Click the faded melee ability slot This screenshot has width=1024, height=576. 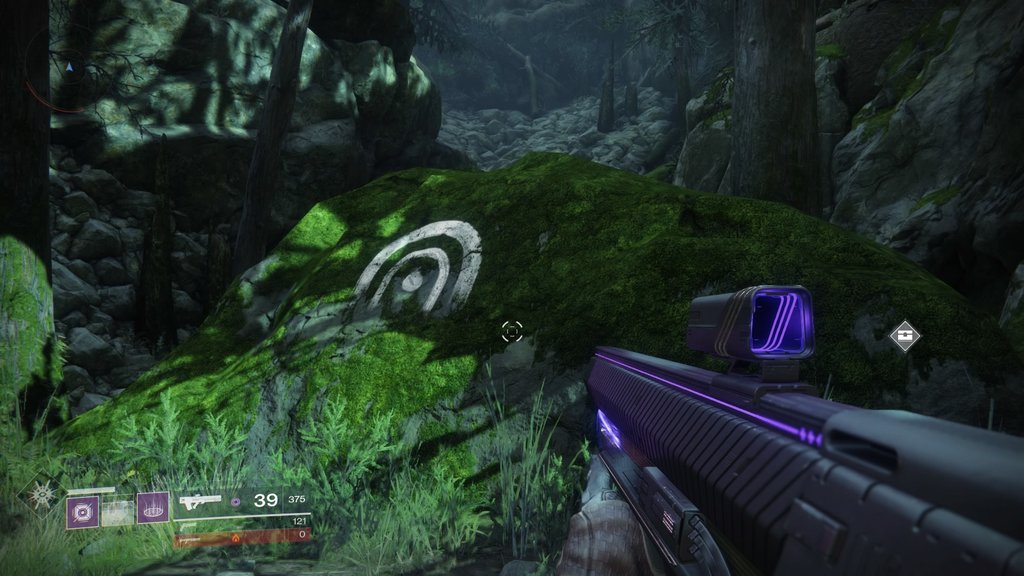(x=118, y=512)
